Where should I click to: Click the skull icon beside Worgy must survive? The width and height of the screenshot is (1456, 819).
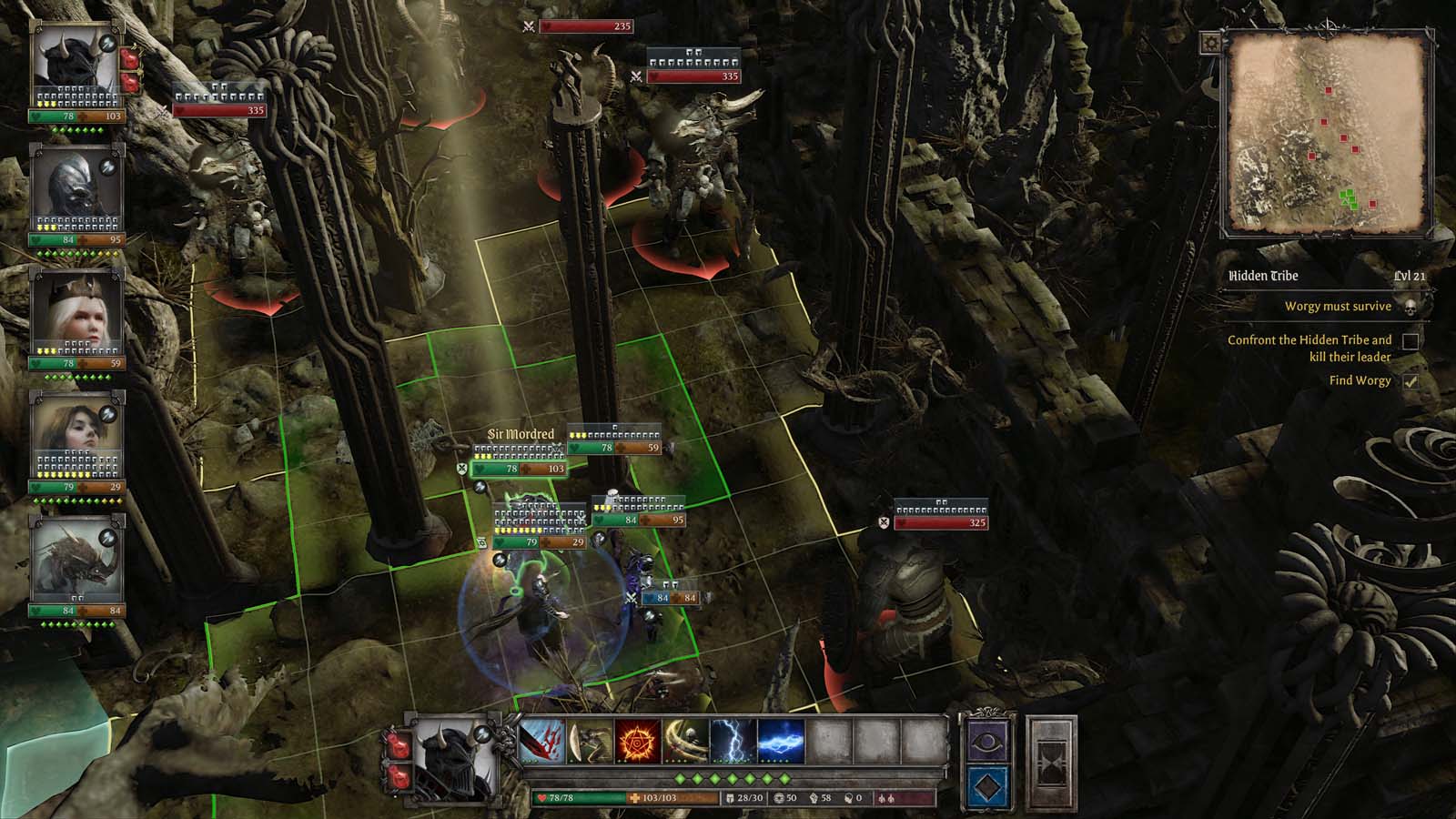pos(1410,307)
